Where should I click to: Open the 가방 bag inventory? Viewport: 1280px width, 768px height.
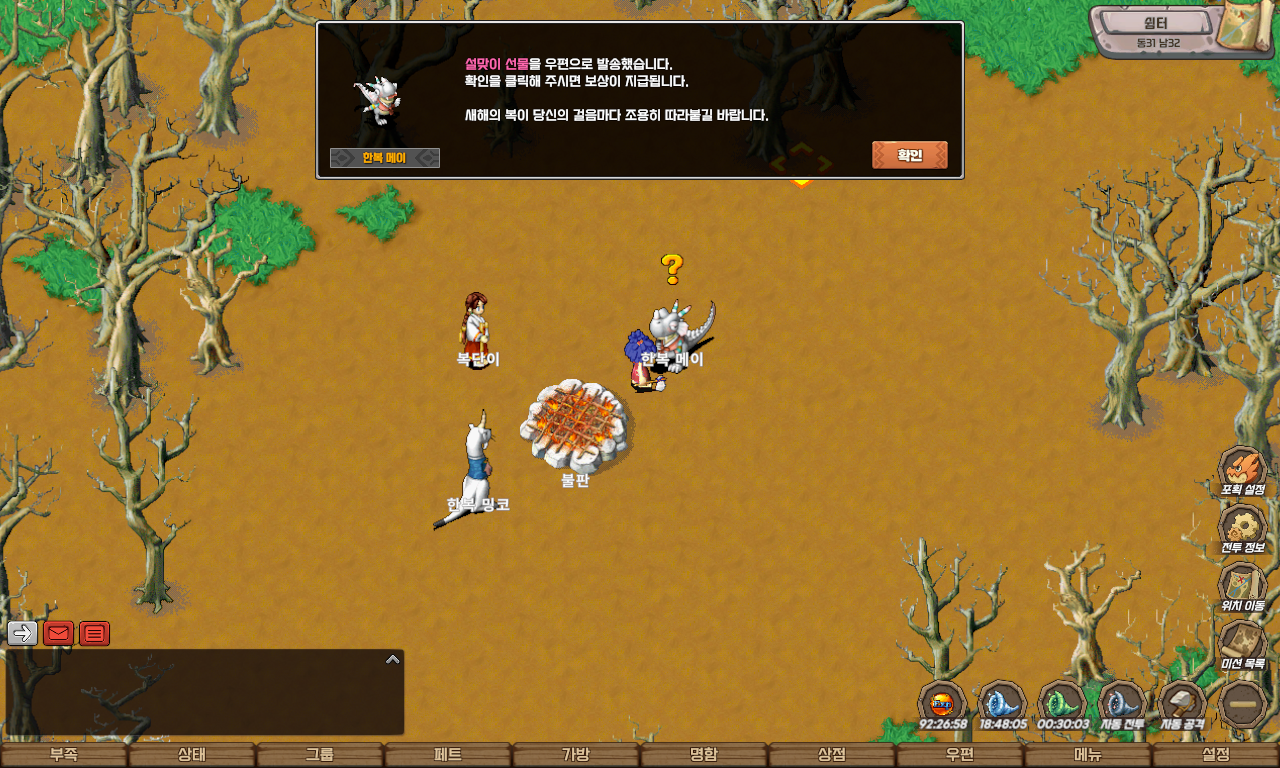(x=576, y=755)
